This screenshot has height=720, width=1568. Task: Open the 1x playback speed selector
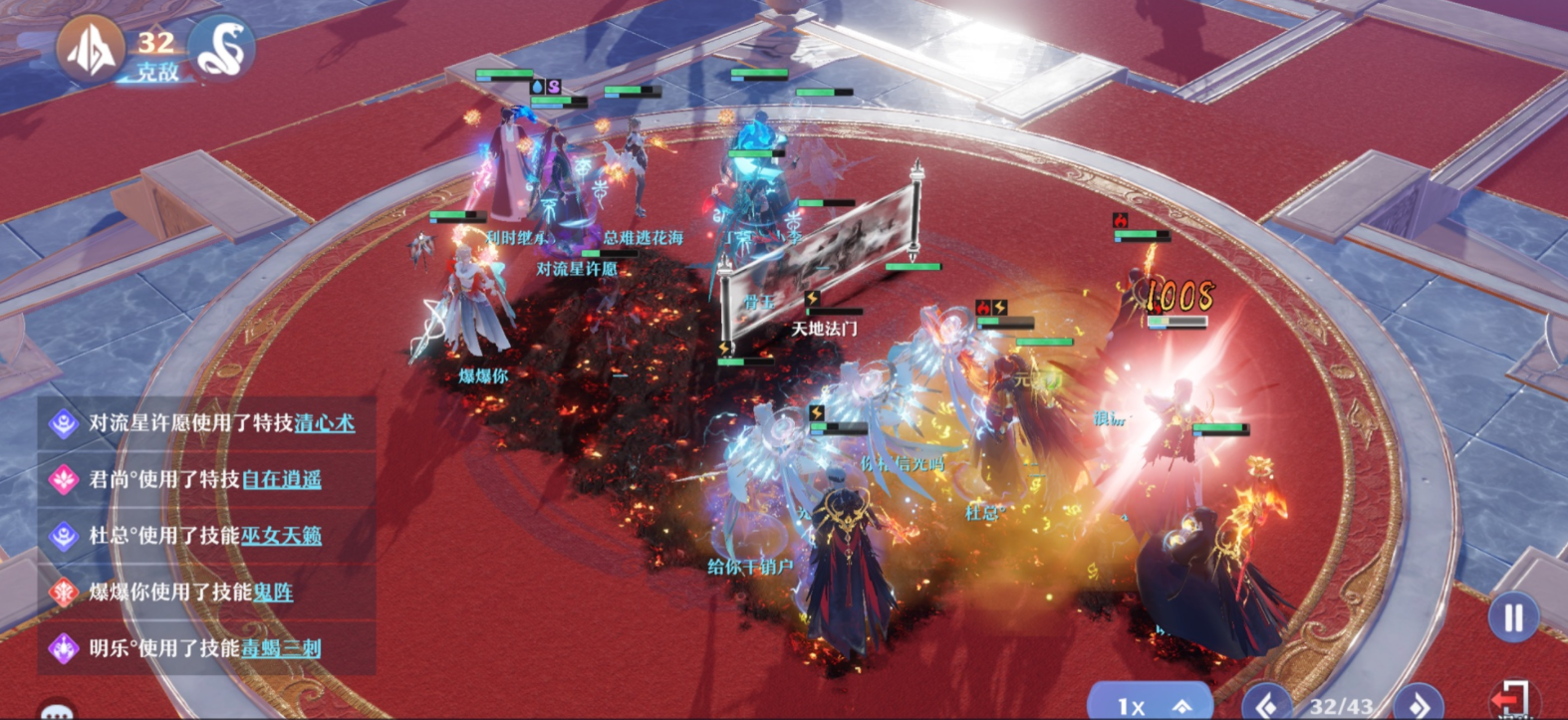1150,704
